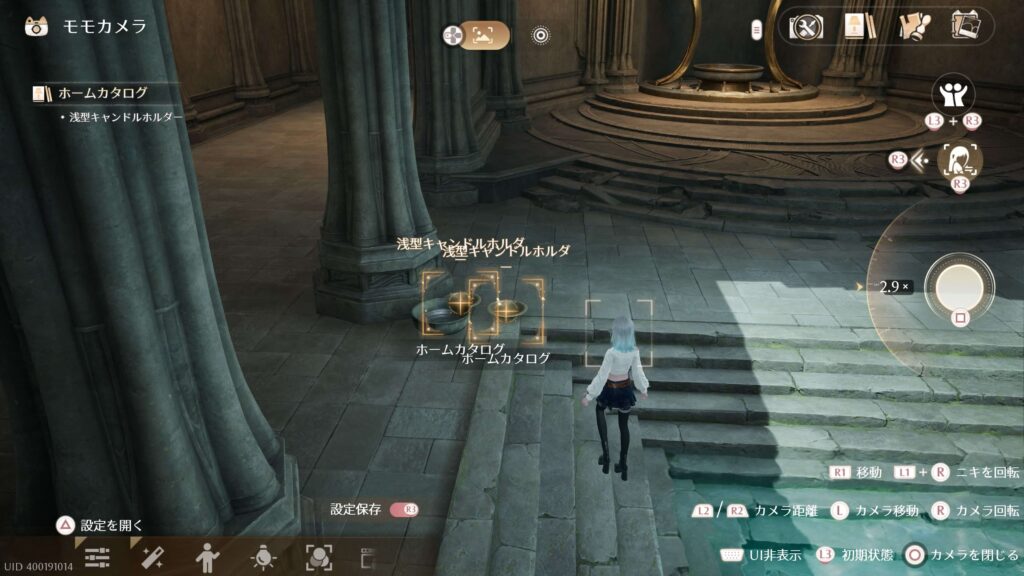Viewport: 1024px width, 576px height.
Task: Open the light bulb lighting tab
Action: pos(263,557)
